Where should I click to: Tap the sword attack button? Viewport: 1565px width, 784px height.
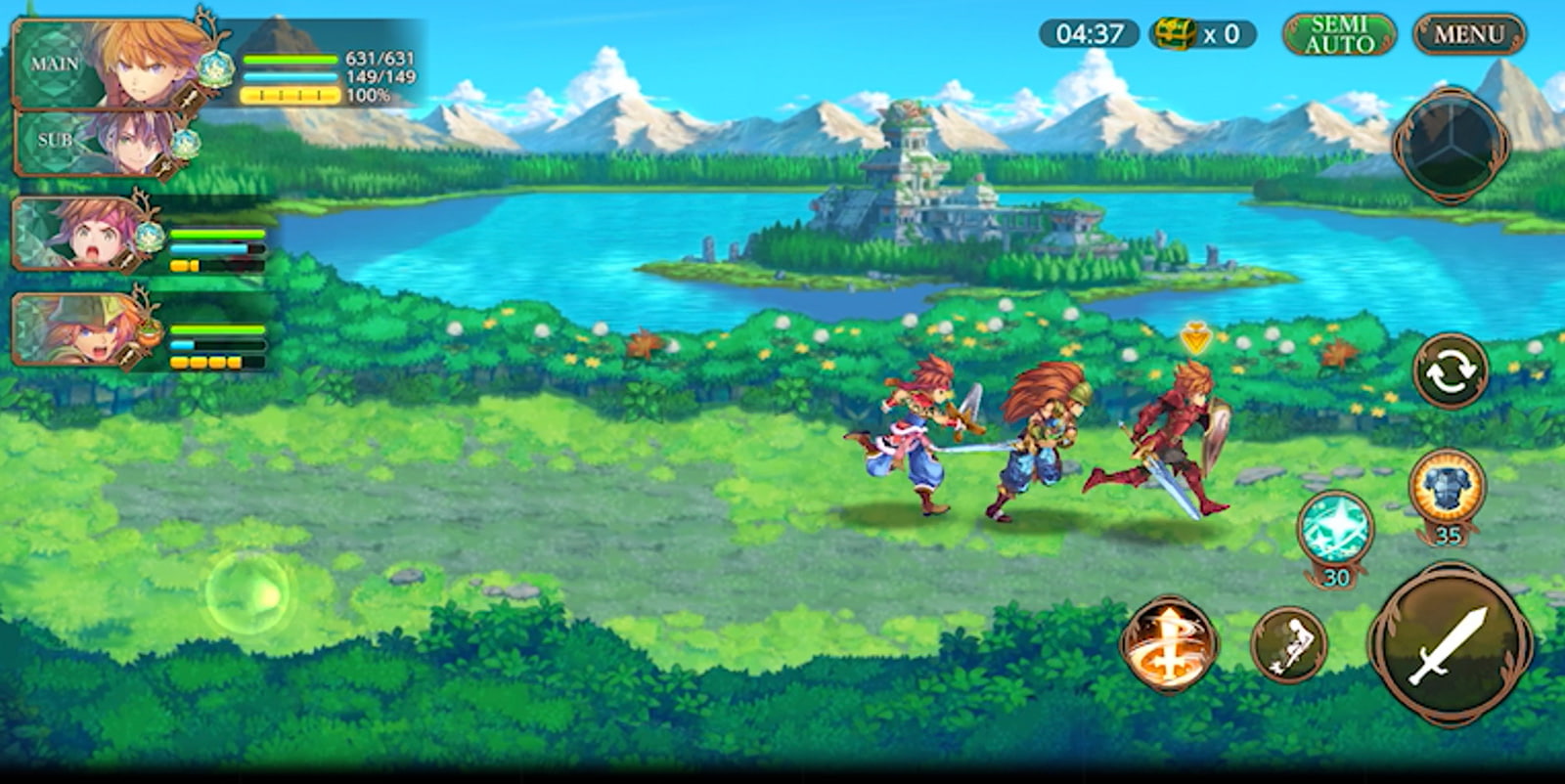coord(1451,643)
